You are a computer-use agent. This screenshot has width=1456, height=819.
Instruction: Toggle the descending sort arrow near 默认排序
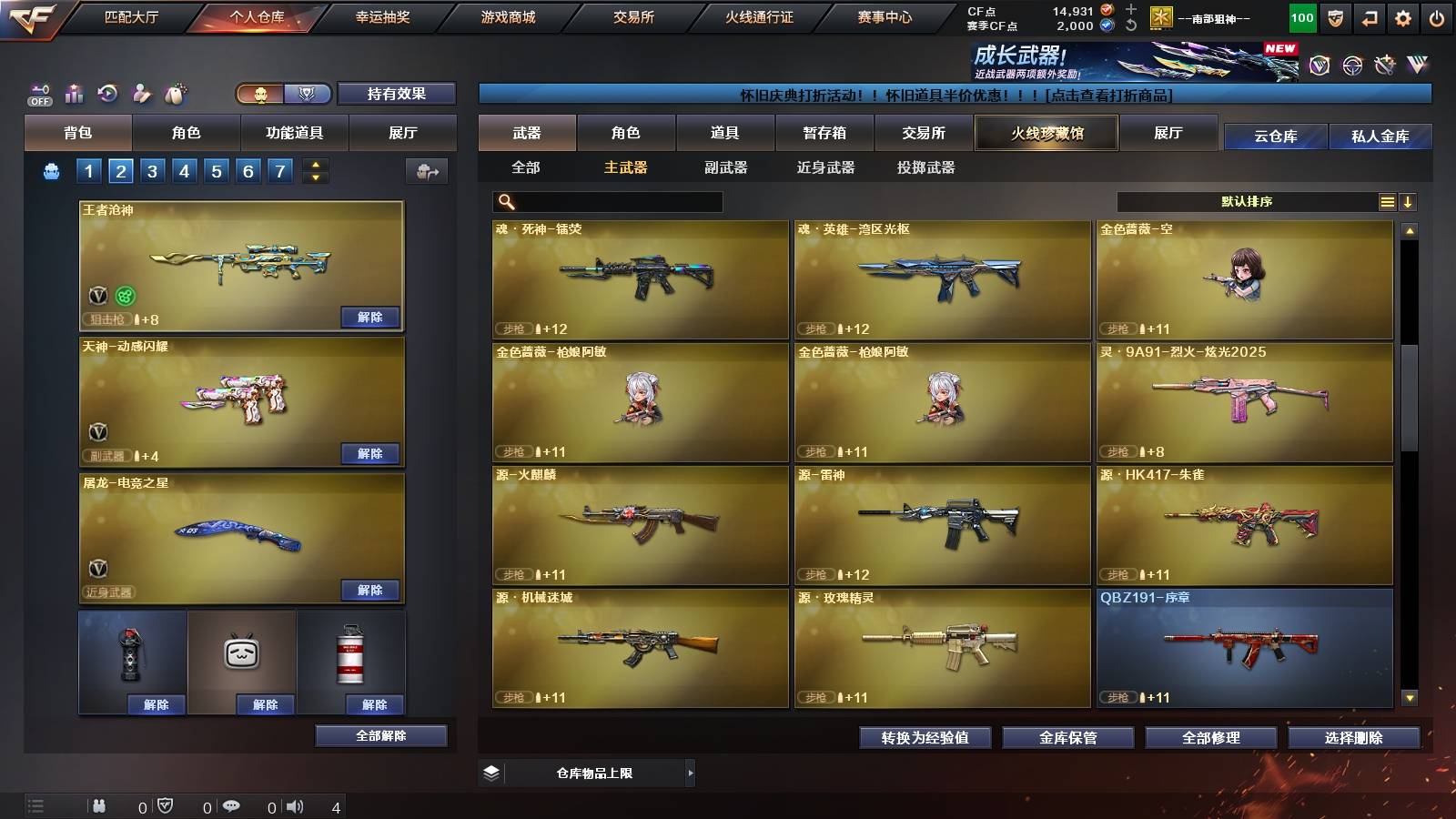coord(1409,202)
